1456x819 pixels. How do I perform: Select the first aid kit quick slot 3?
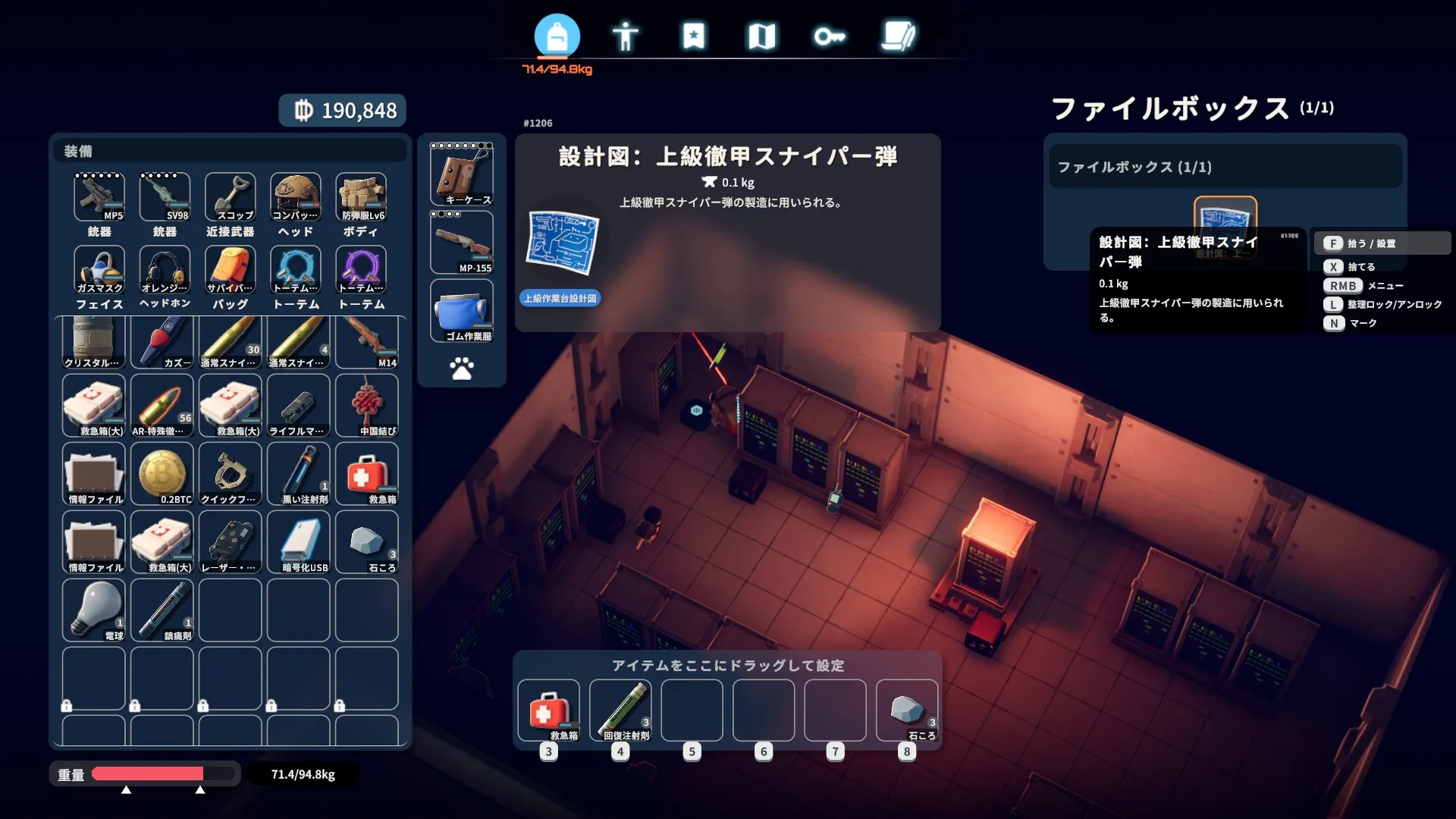(548, 711)
